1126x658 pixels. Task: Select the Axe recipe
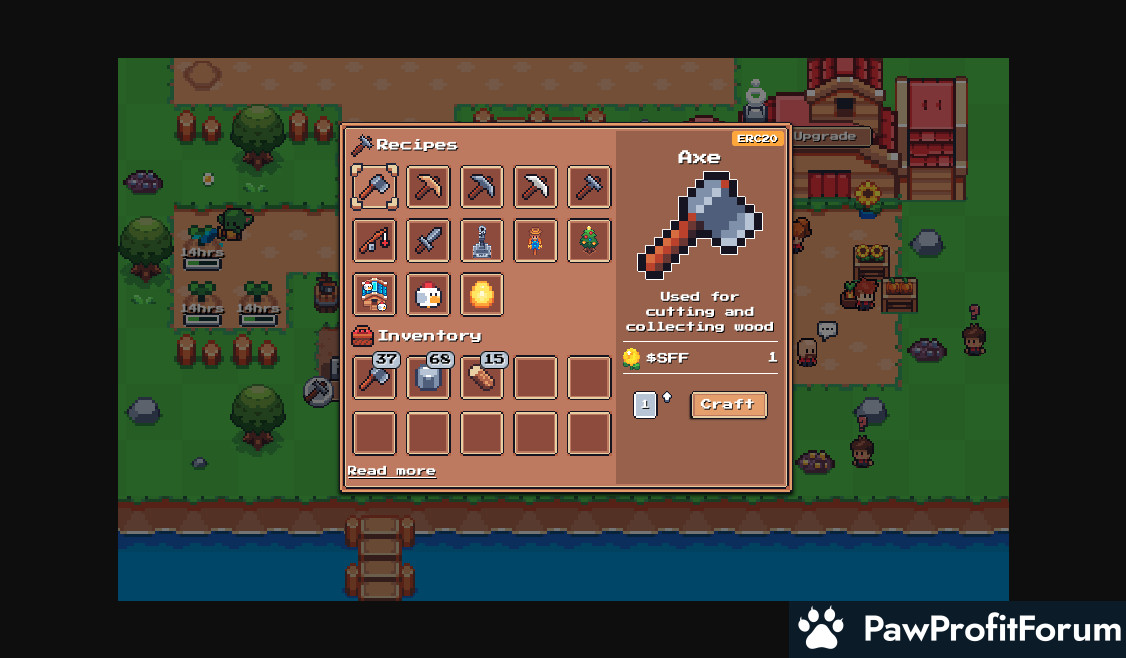[374, 187]
